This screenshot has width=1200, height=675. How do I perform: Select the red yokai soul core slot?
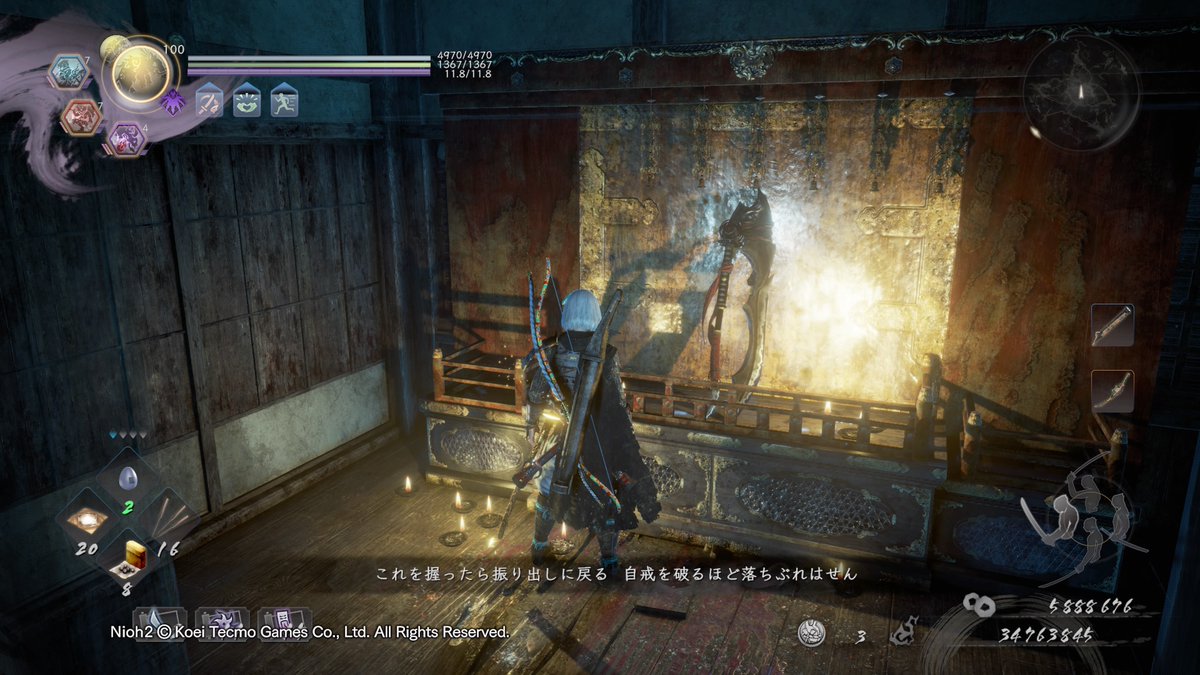[81, 117]
